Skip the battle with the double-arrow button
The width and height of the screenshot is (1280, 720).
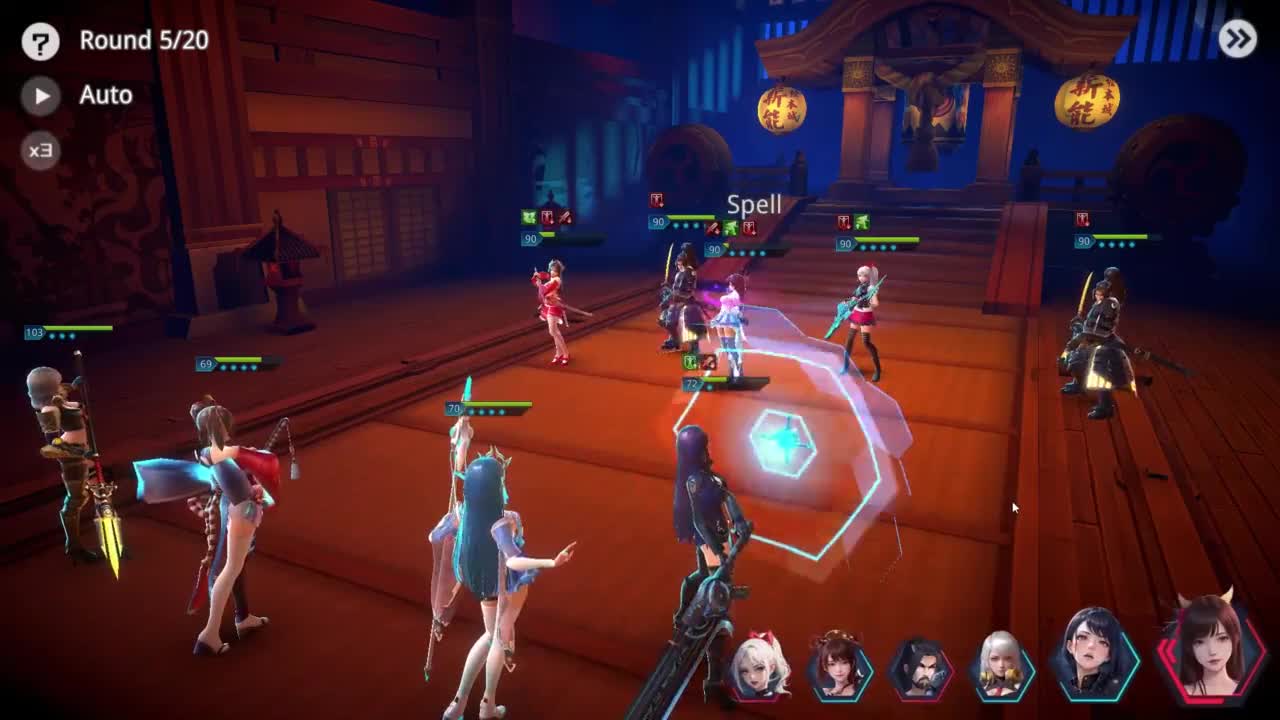[x=1237, y=39]
